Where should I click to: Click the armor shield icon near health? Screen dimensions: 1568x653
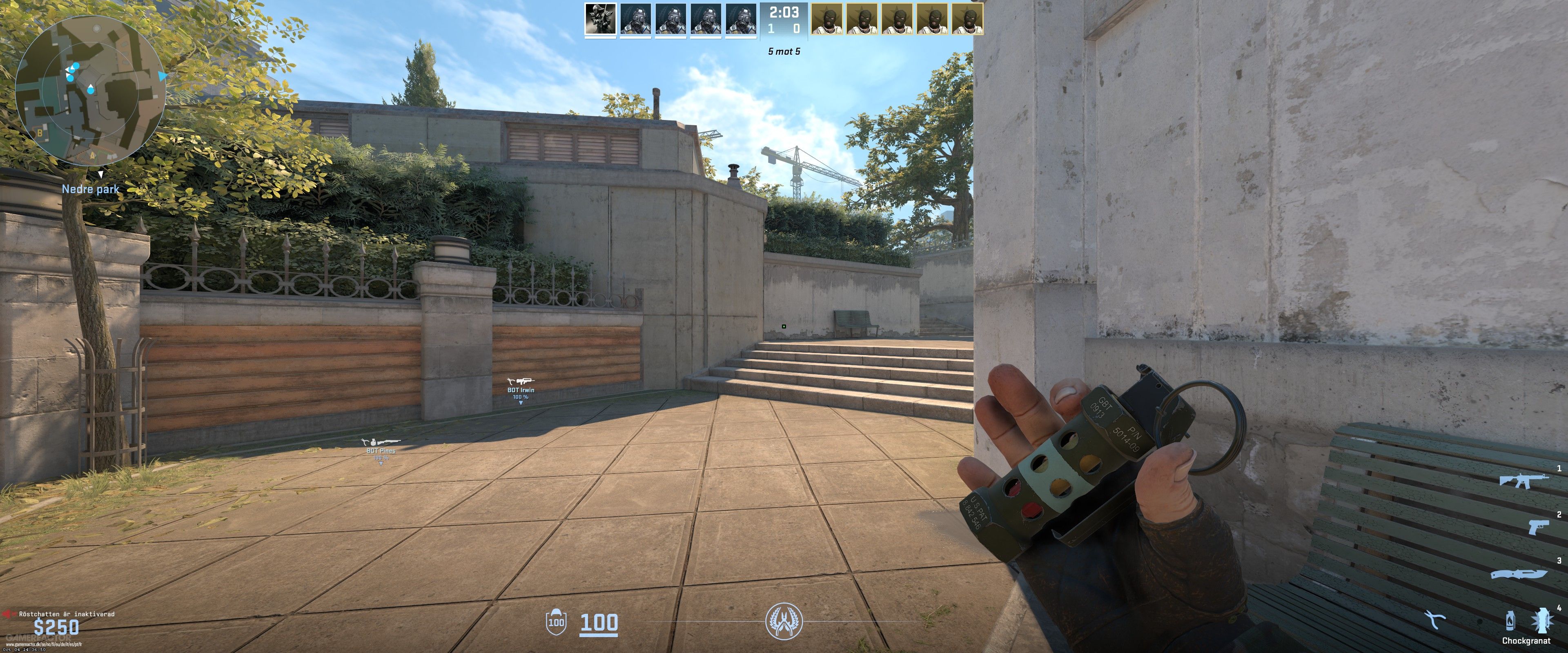[556, 622]
